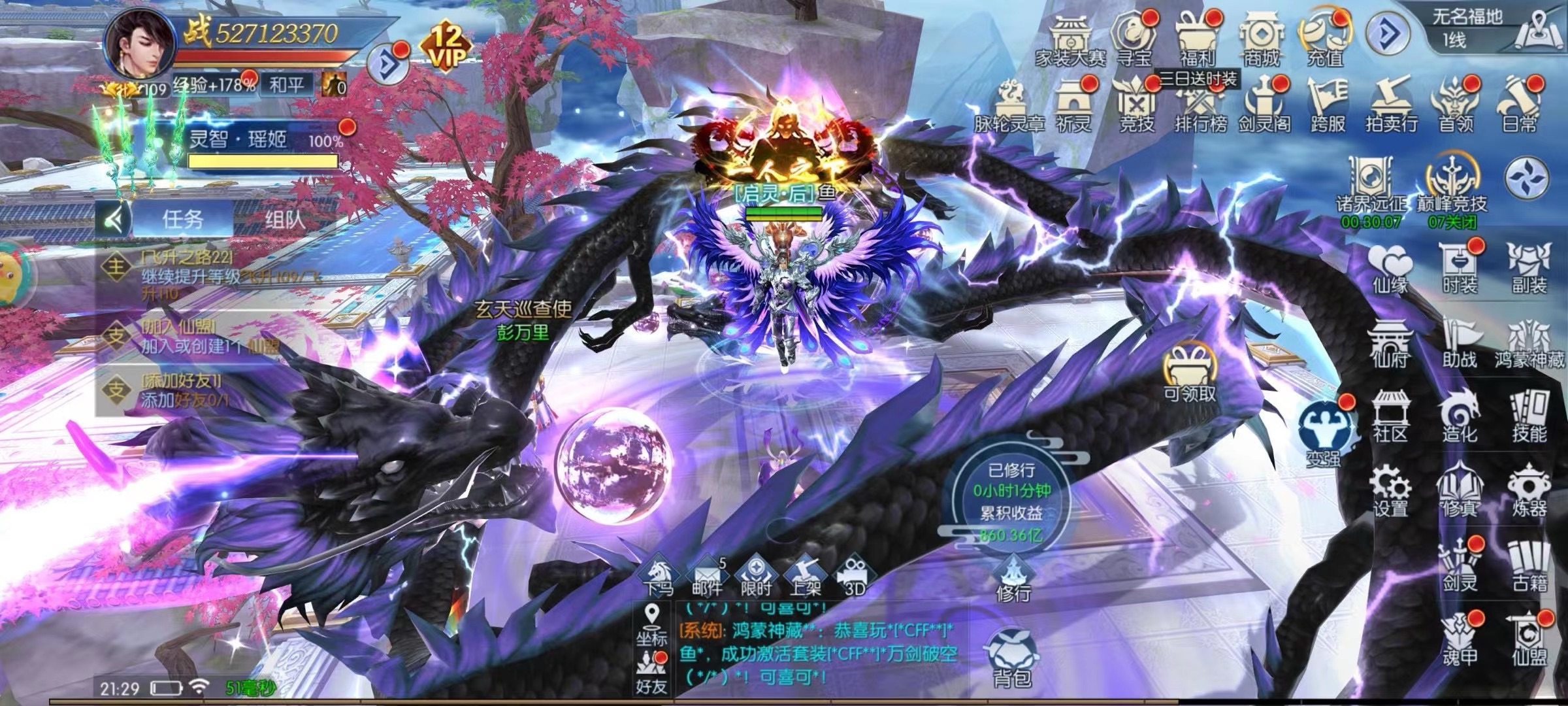Open the 寻宝 treasure hunt menu
This screenshot has width=1568, height=706.
[1133, 38]
